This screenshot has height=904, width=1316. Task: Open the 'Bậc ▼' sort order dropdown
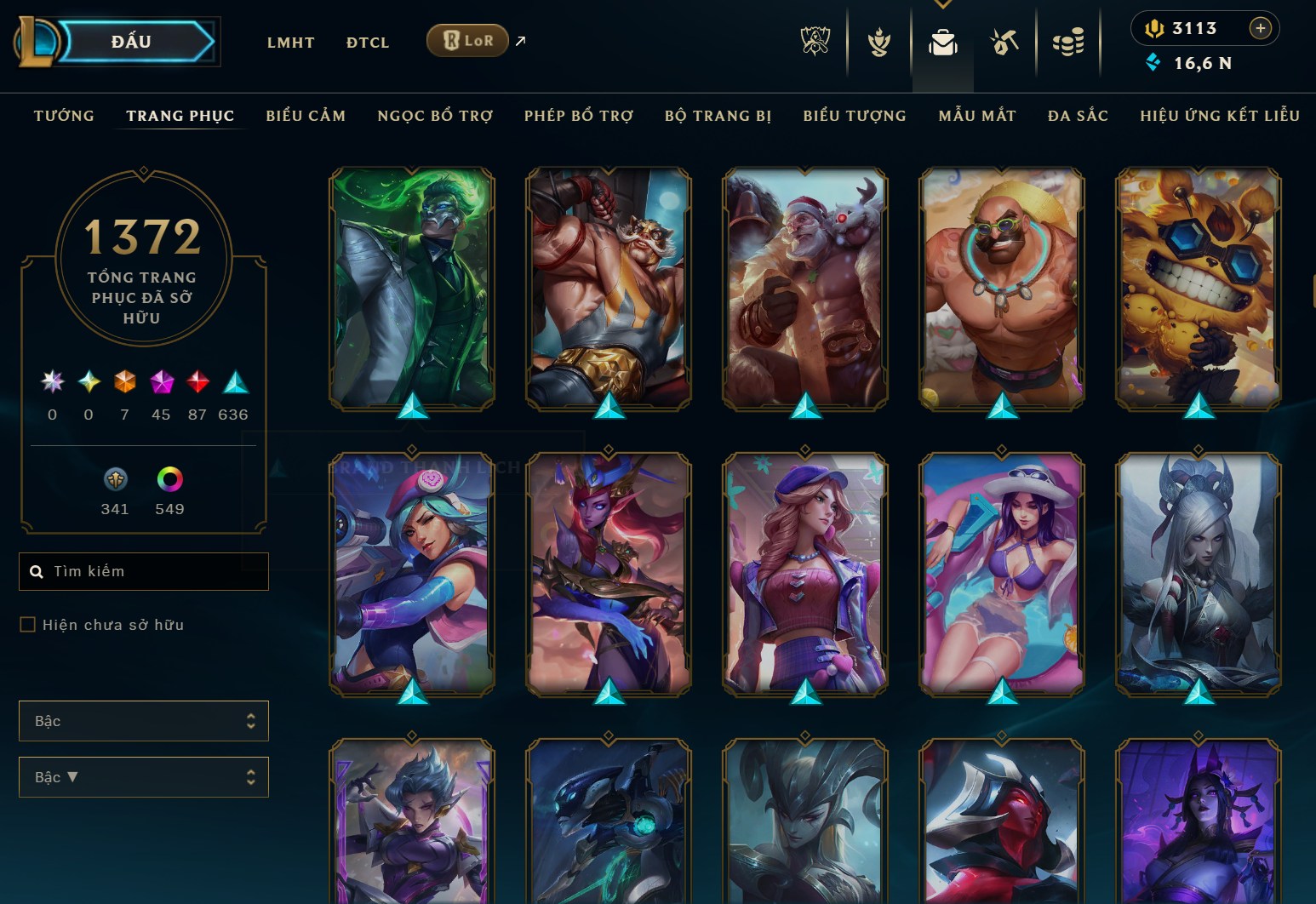click(143, 777)
